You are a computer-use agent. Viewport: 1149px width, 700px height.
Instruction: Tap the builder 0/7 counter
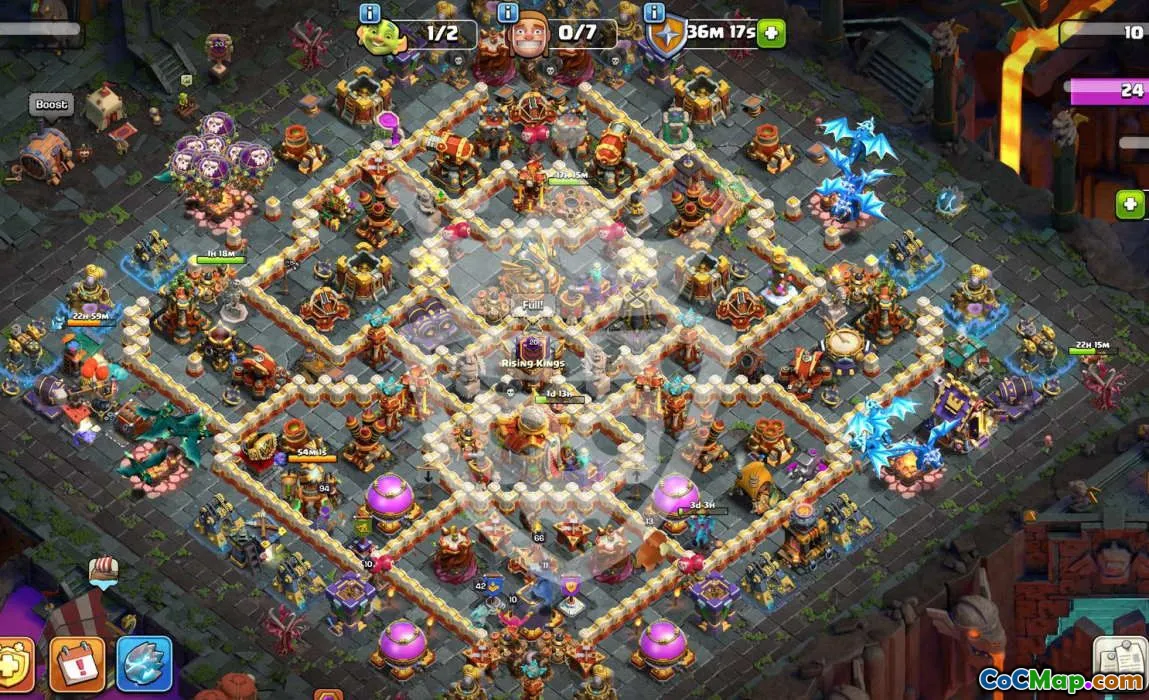(x=577, y=33)
